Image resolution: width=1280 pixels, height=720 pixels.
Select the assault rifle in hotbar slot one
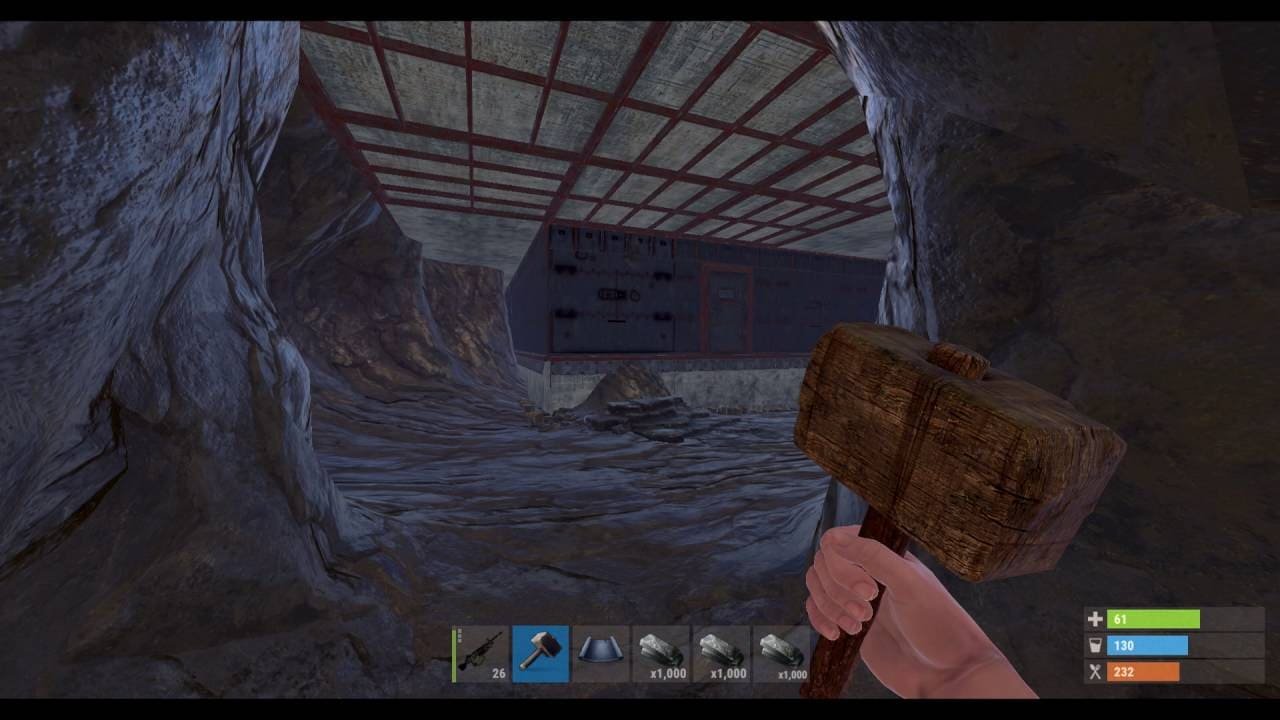(480, 652)
